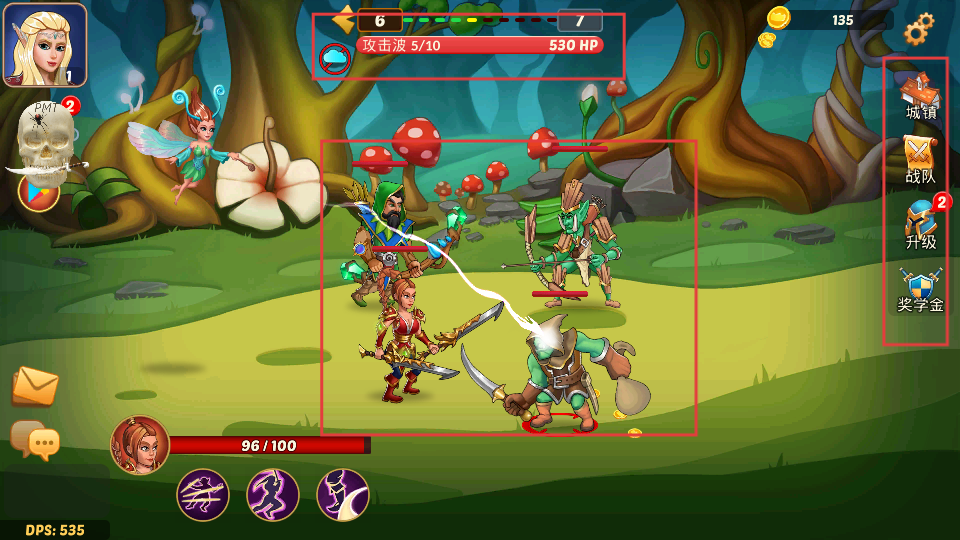Go back to previous stage arrow
The height and width of the screenshot is (540, 960).
point(344,19)
